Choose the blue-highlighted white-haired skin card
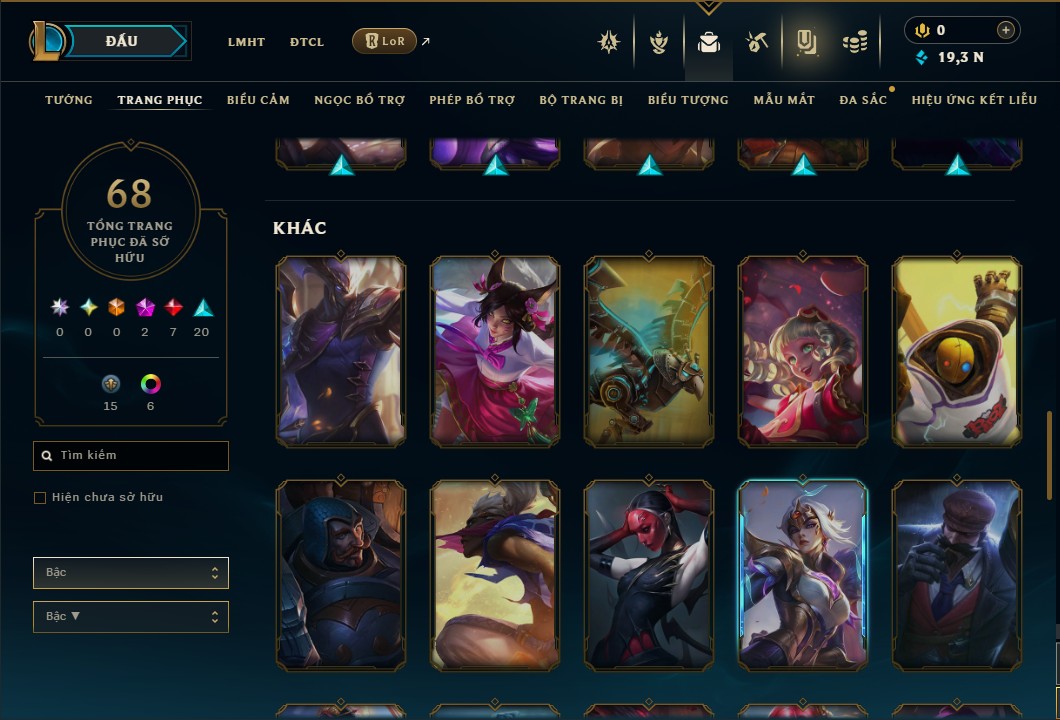 point(803,575)
